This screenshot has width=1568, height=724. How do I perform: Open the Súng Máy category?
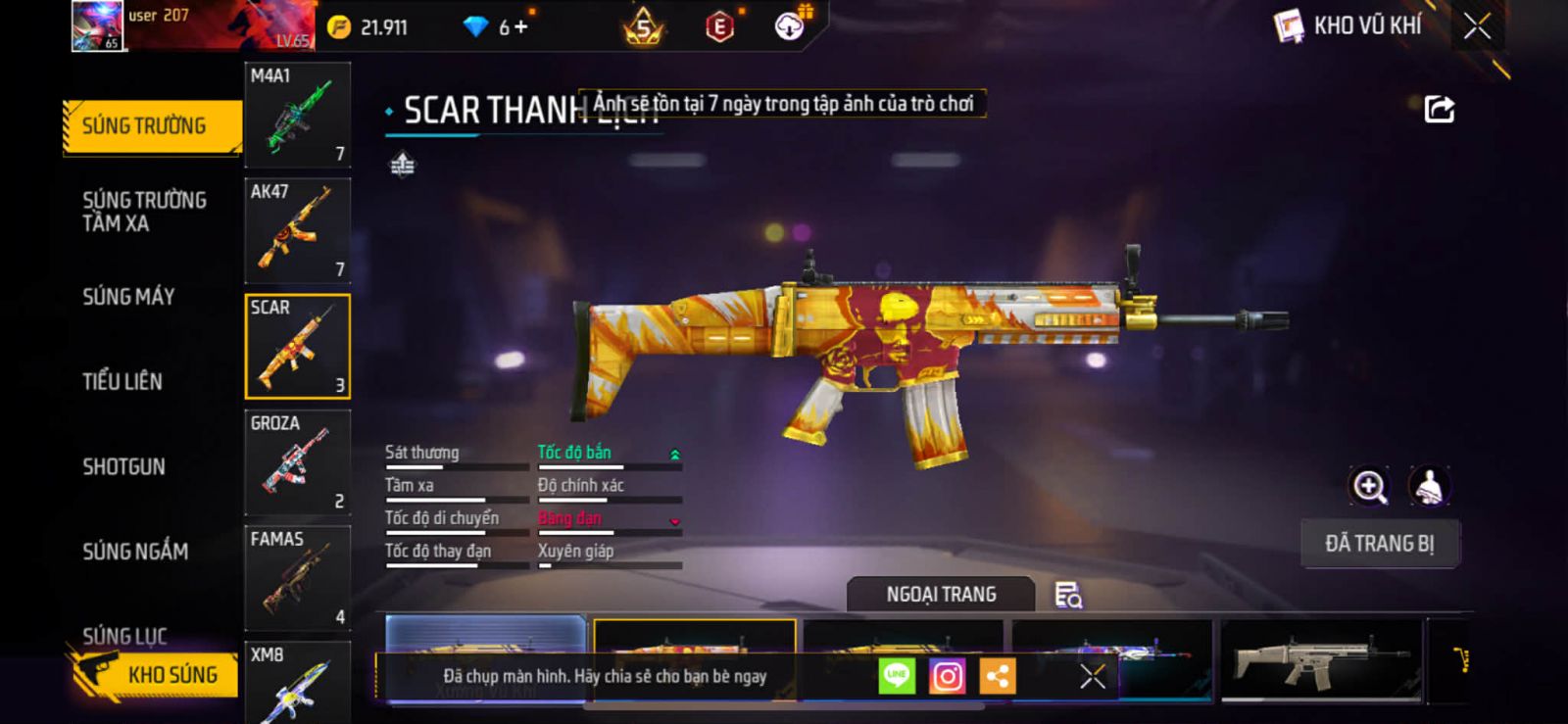tap(128, 297)
